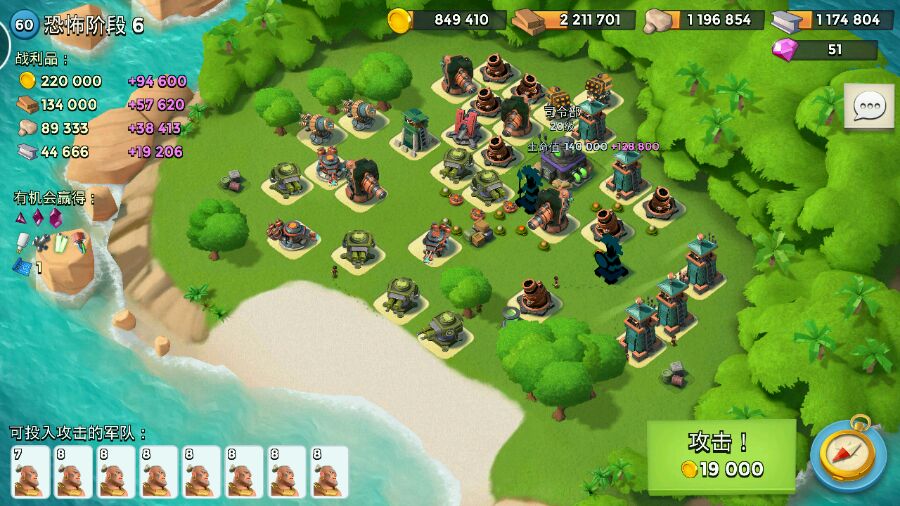The width and height of the screenshot is (900, 506).
Task: Tap the green 攻击 attack button
Action: 721,456
